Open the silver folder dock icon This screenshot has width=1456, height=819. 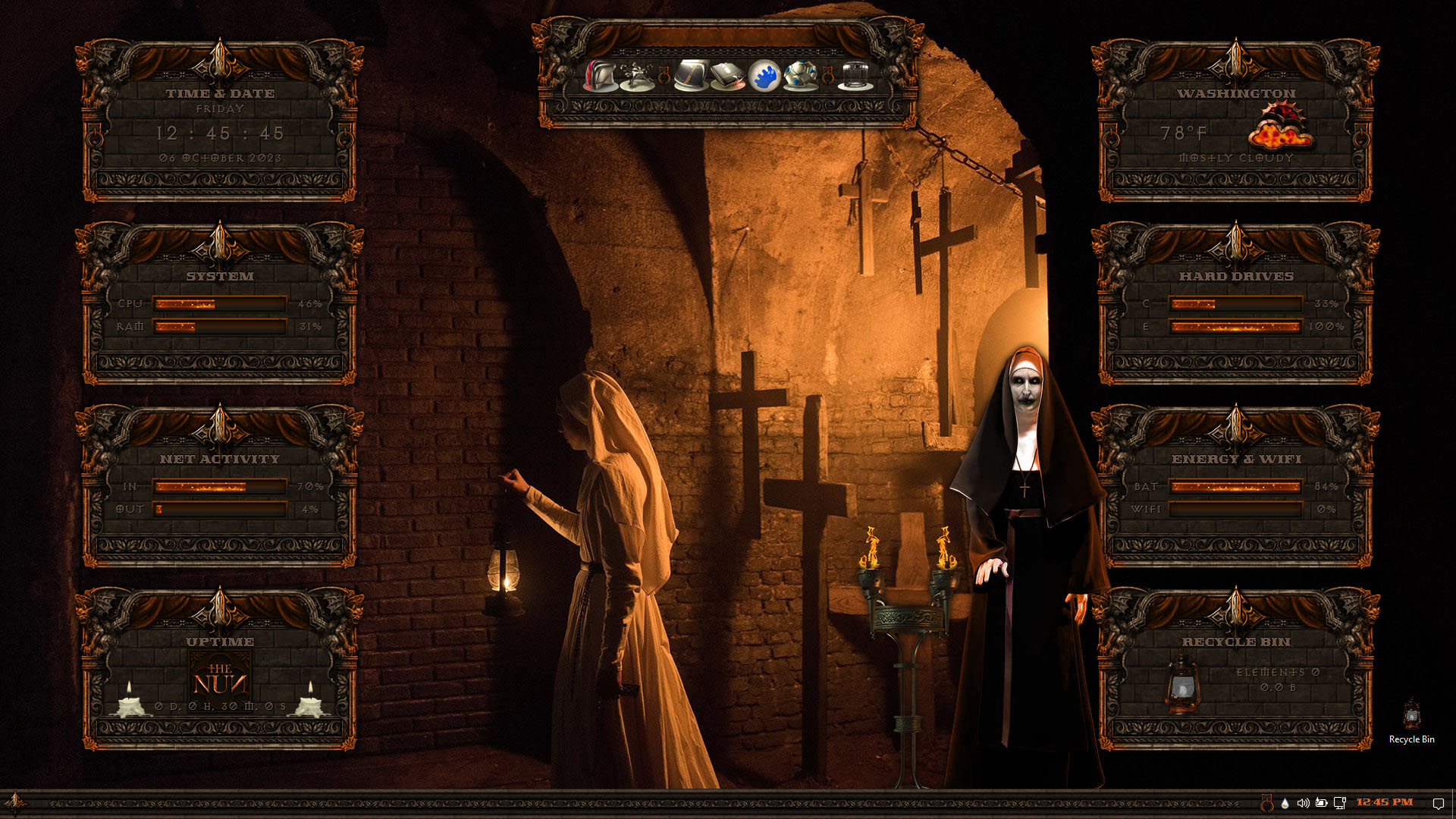[x=727, y=76]
